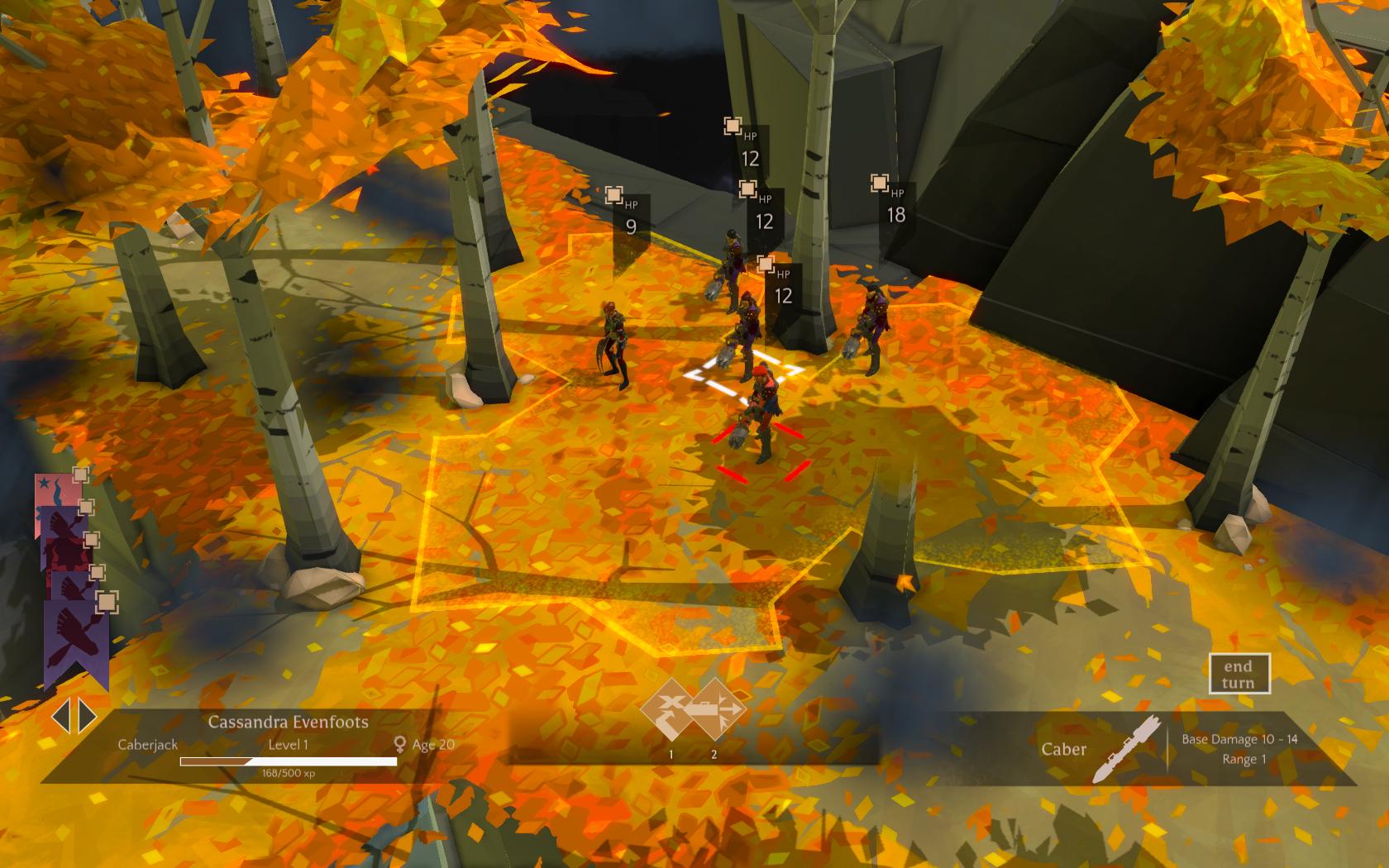End the current turn
Viewport: 1389px width, 868px height.
(x=1239, y=674)
